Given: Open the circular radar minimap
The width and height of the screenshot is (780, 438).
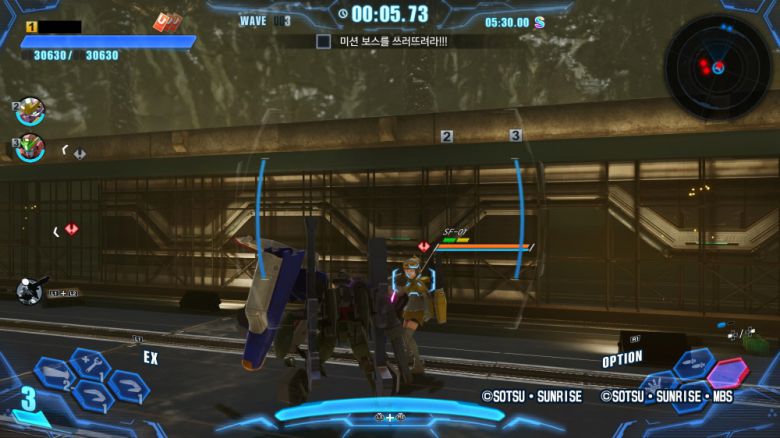Looking at the screenshot, I should coord(717,65).
